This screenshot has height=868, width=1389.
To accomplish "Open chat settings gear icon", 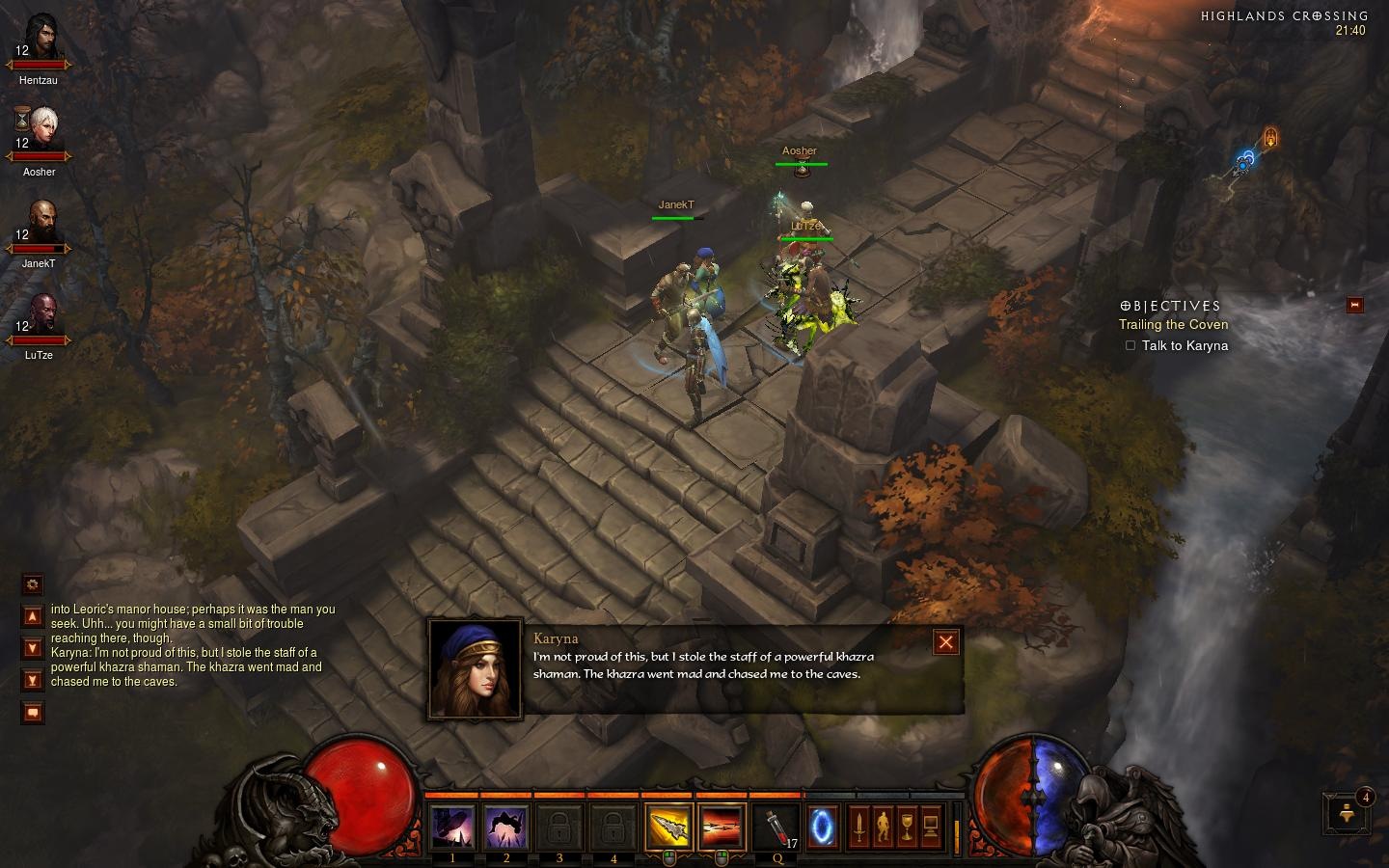I will pyautogui.click(x=33, y=583).
